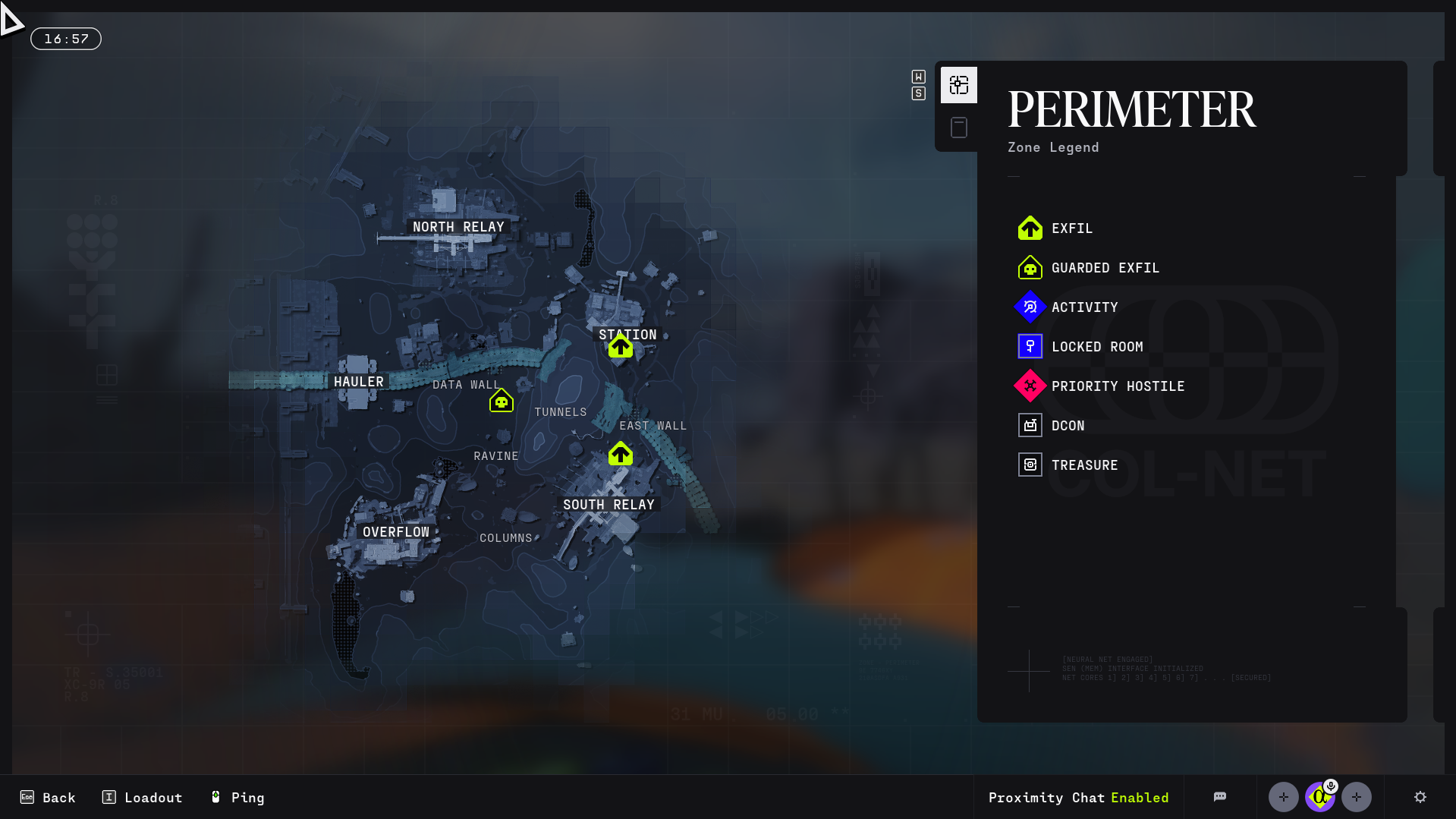
Task: Open the second side panel tab
Action: [x=959, y=128]
